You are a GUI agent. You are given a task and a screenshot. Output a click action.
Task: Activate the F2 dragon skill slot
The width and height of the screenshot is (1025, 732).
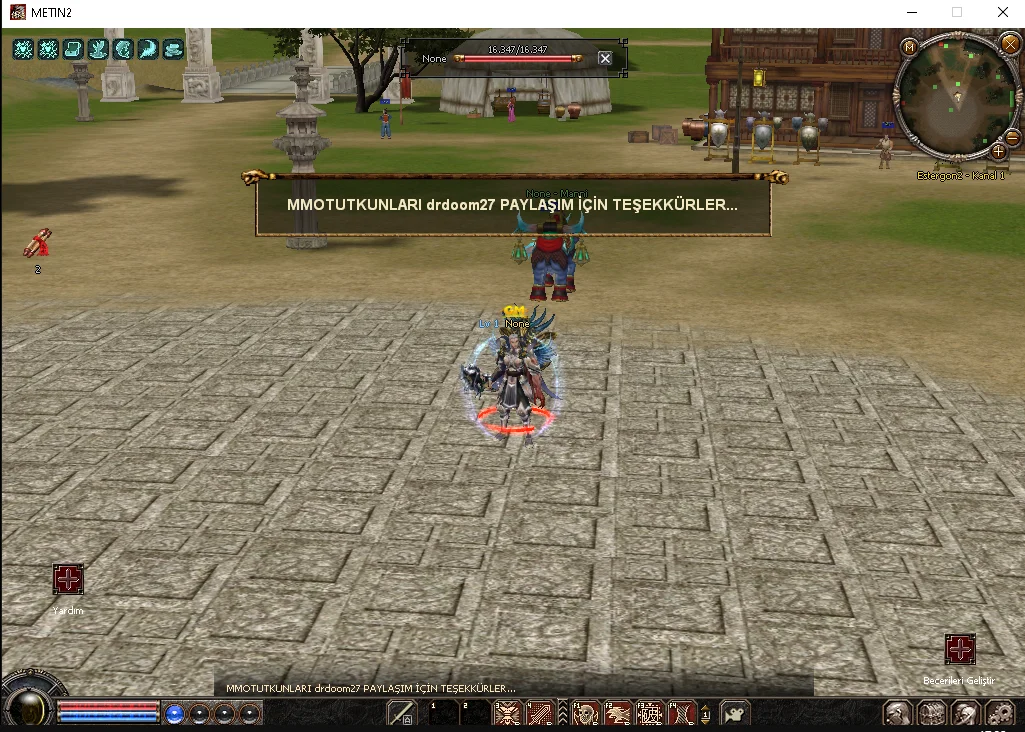pyautogui.click(x=618, y=713)
